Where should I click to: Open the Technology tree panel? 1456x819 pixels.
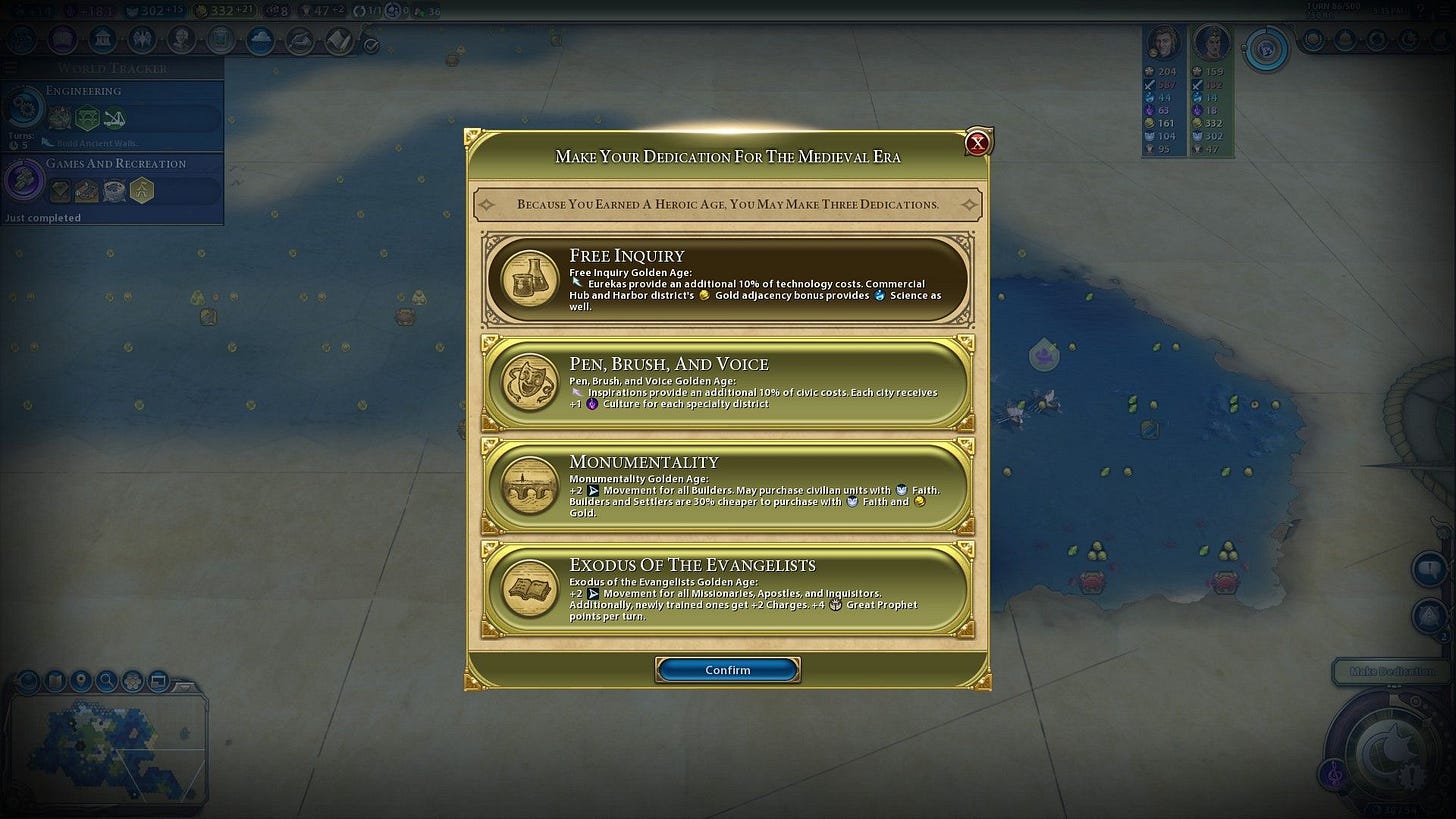tap(22, 39)
